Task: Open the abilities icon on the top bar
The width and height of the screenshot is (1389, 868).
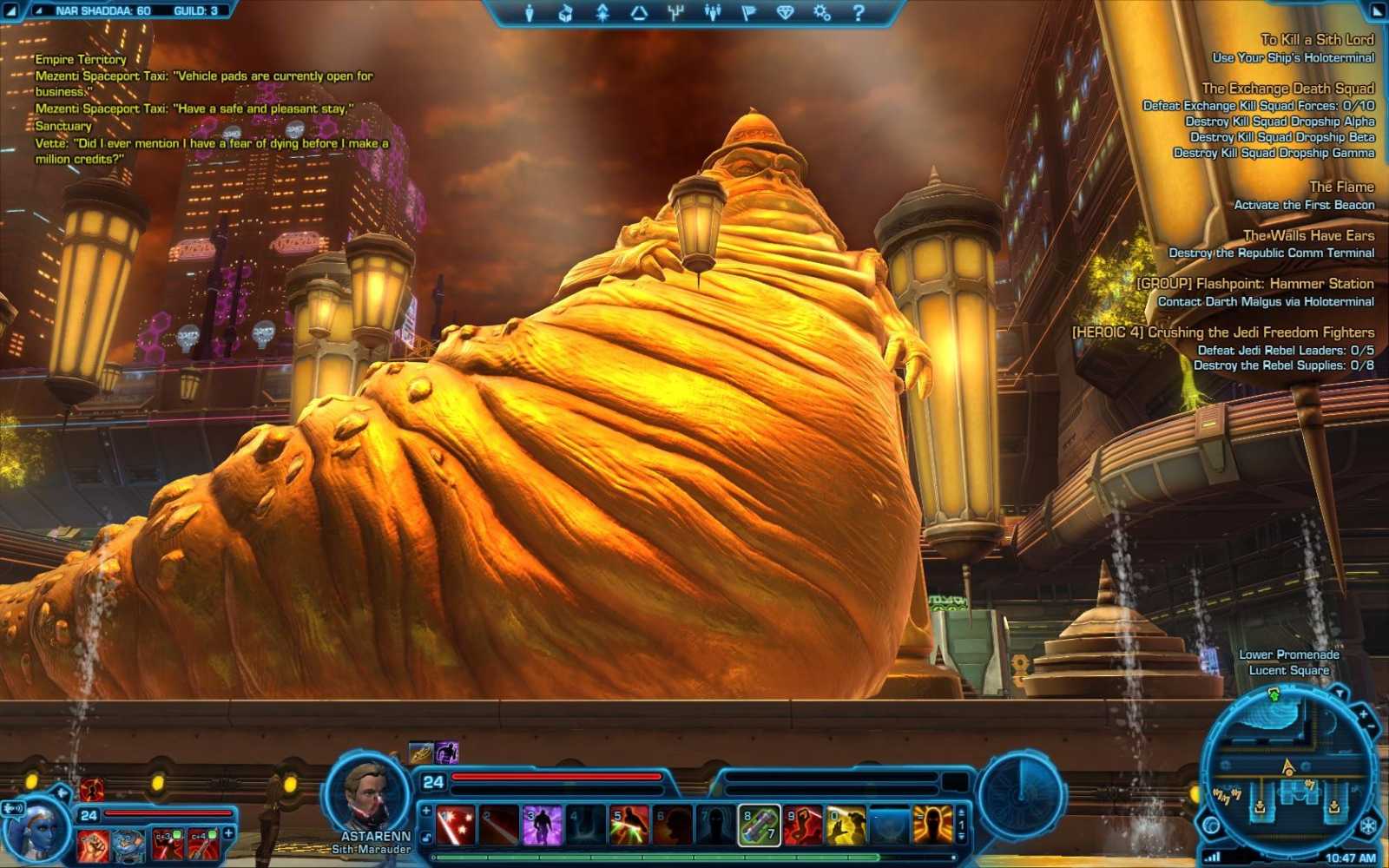Action: tap(603, 11)
